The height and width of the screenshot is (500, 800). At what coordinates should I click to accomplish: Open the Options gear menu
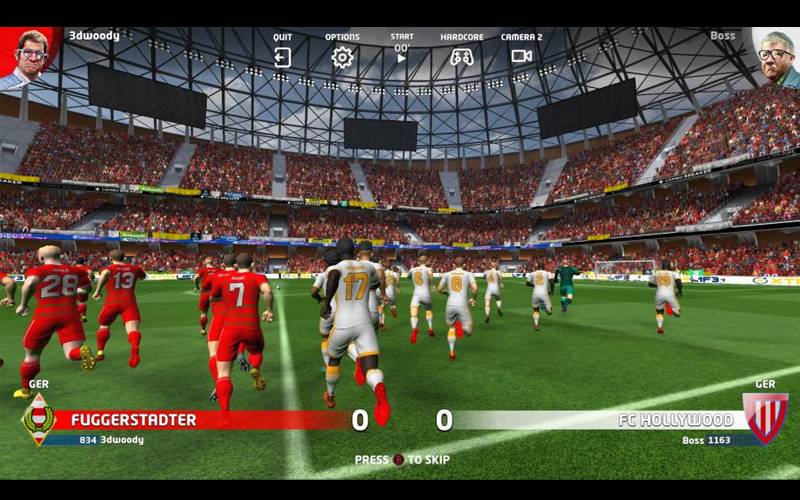tap(342, 57)
